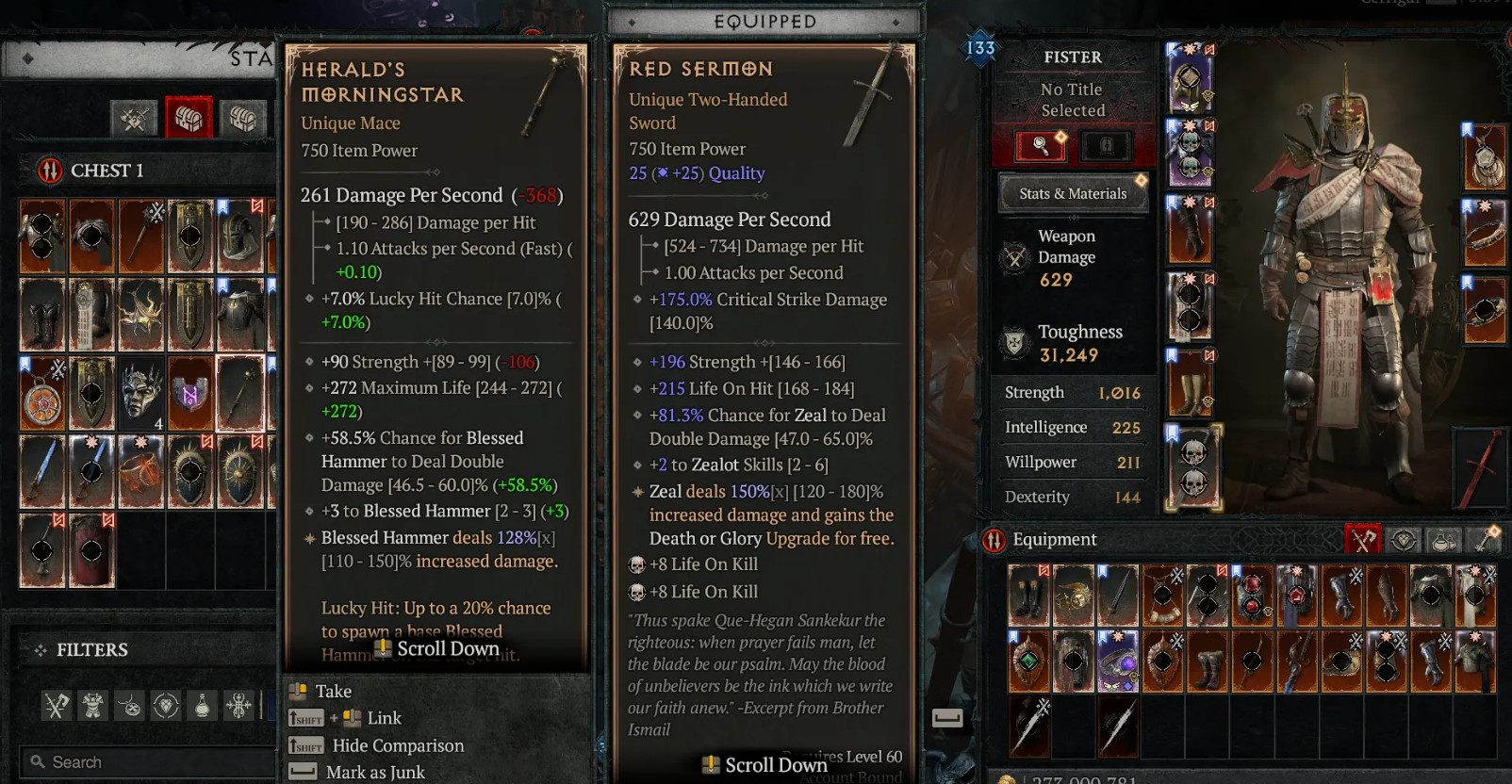
Task: Select the highlighted red chest stash tab
Action: [189, 118]
